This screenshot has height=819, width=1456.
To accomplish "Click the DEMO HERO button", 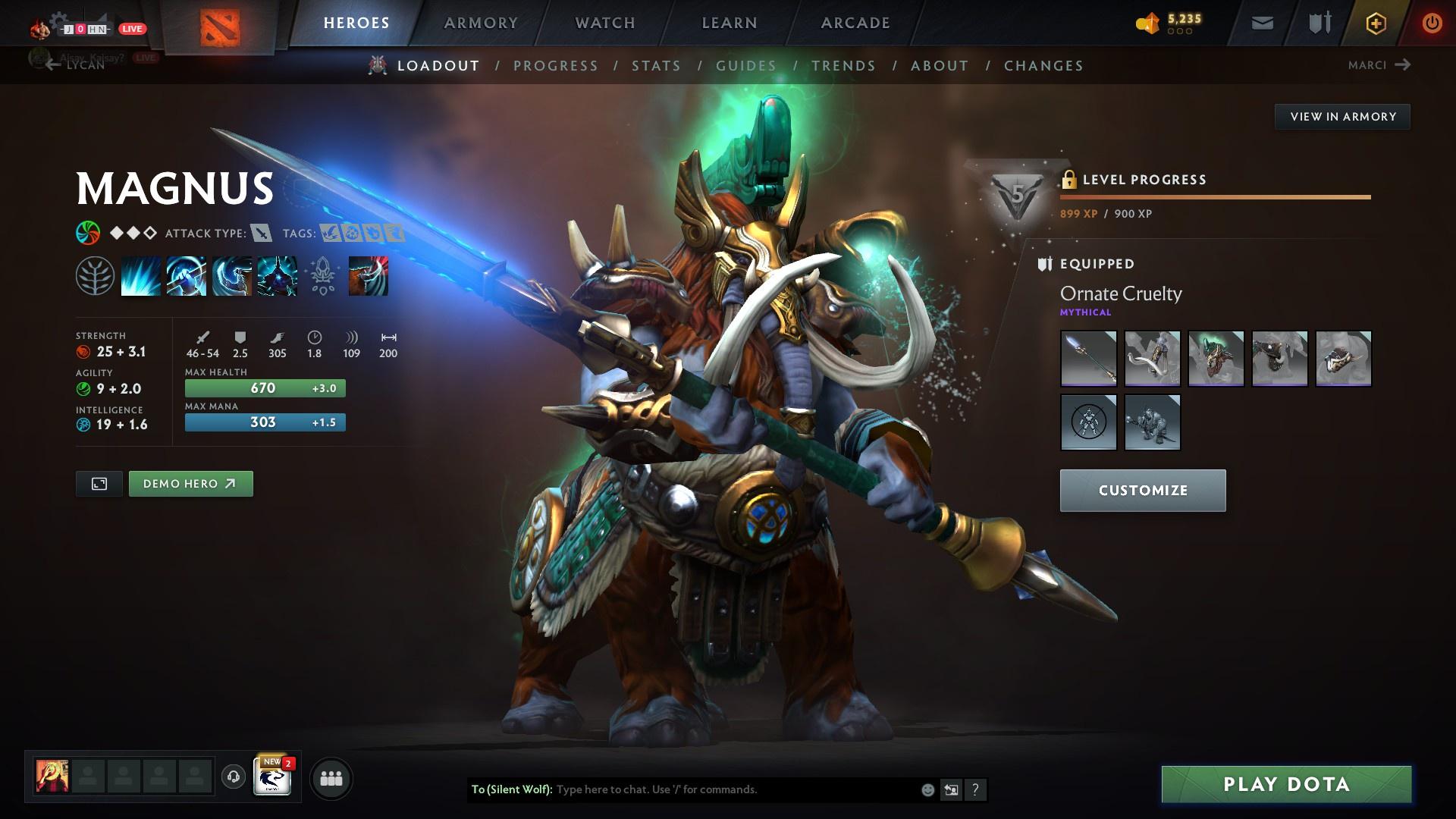I will [x=190, y=483].
